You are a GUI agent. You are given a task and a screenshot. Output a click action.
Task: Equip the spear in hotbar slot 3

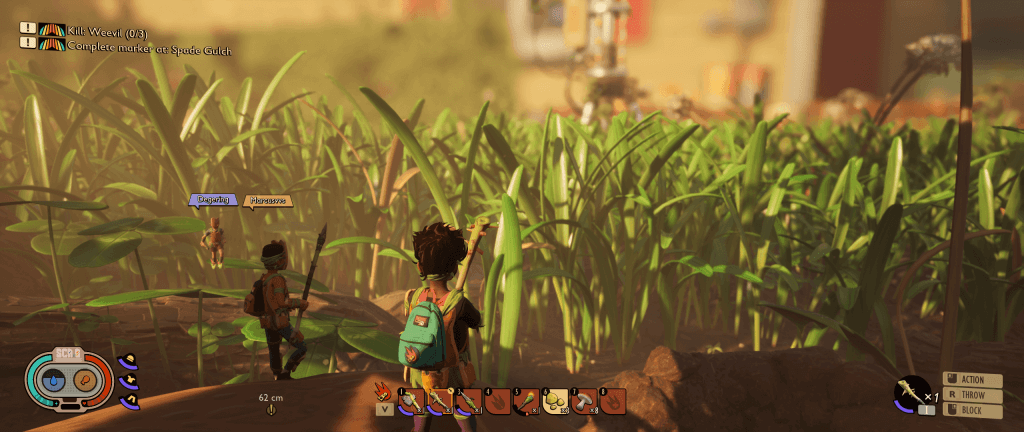pyautogui.click(x=468, y=401)
